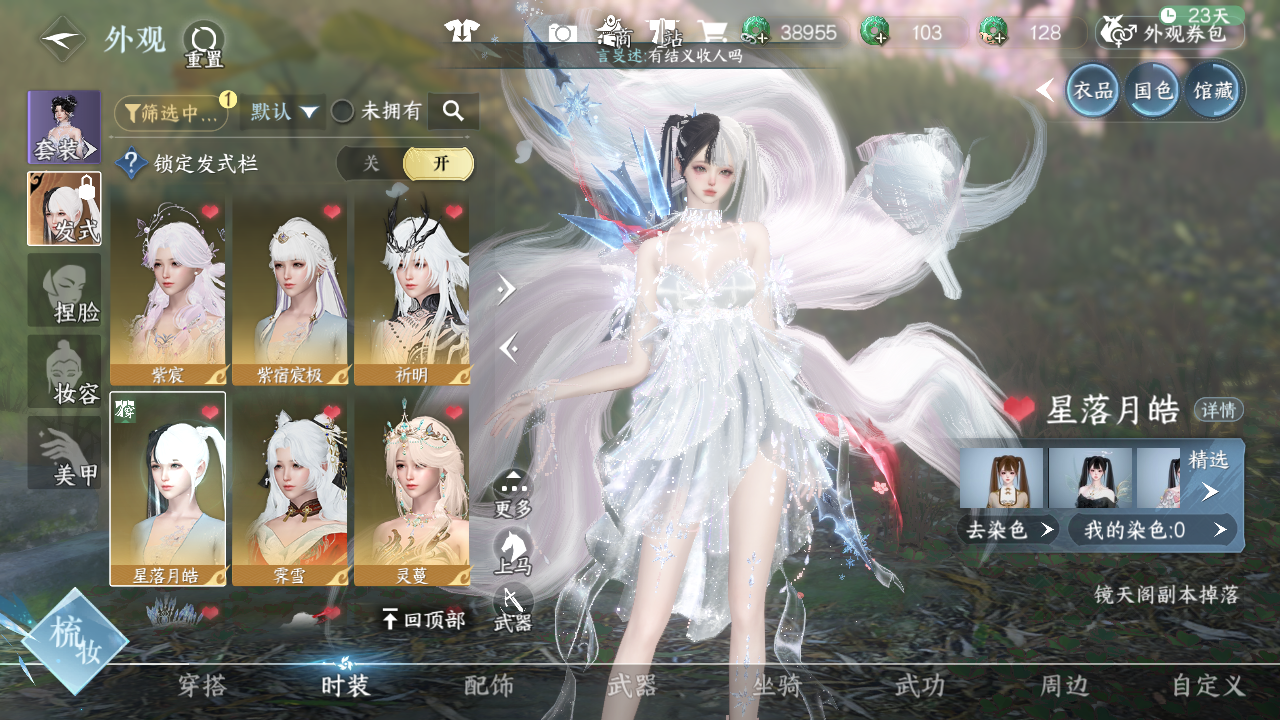The image size is (1280, 720).
Task: Click the 重置 reset button
Action: point(203,45)
